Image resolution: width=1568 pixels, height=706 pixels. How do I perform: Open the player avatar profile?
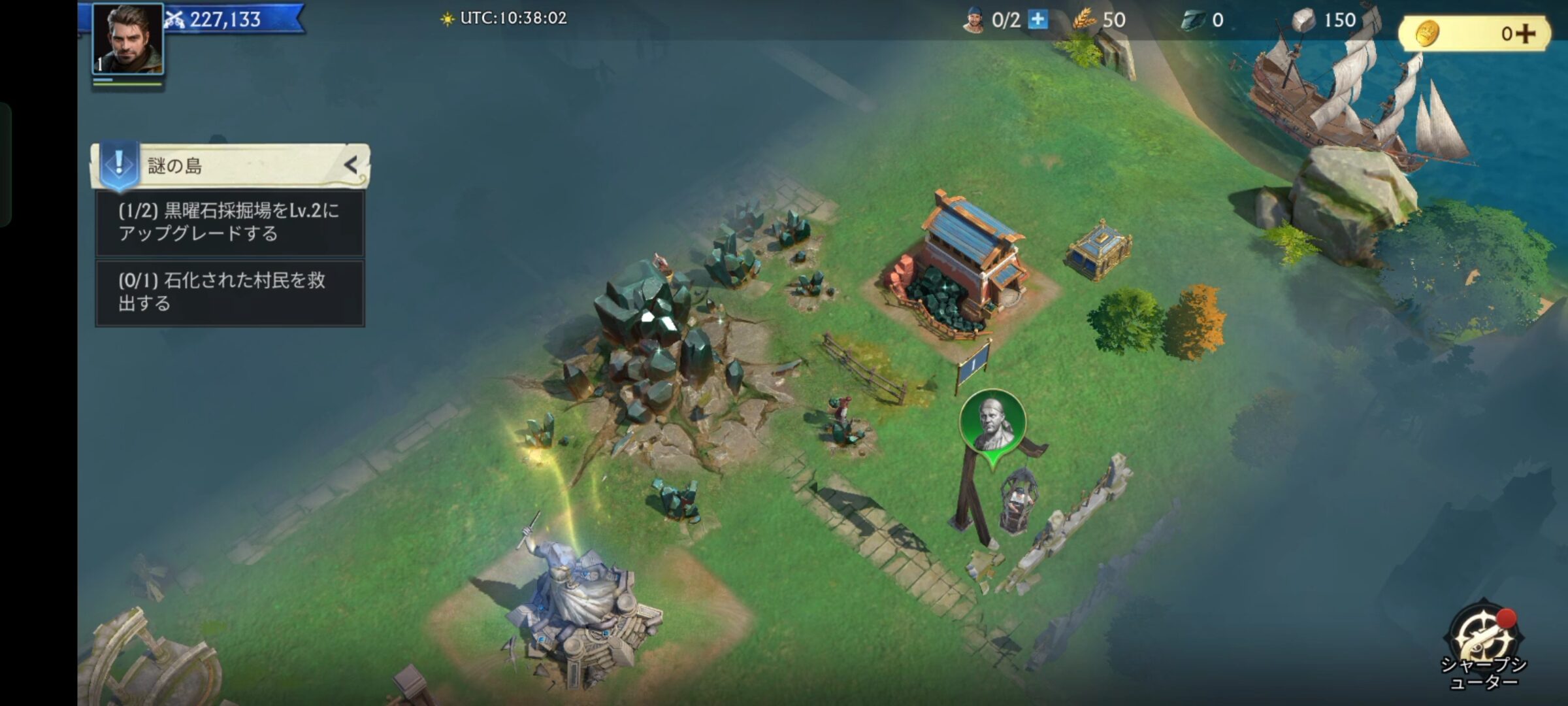(128, 39)
